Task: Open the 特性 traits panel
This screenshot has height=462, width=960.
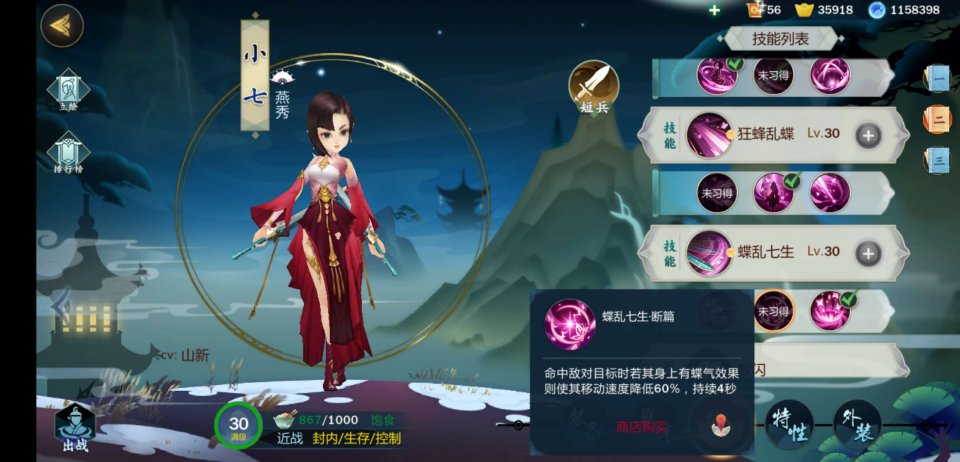Action: point(789,425)
